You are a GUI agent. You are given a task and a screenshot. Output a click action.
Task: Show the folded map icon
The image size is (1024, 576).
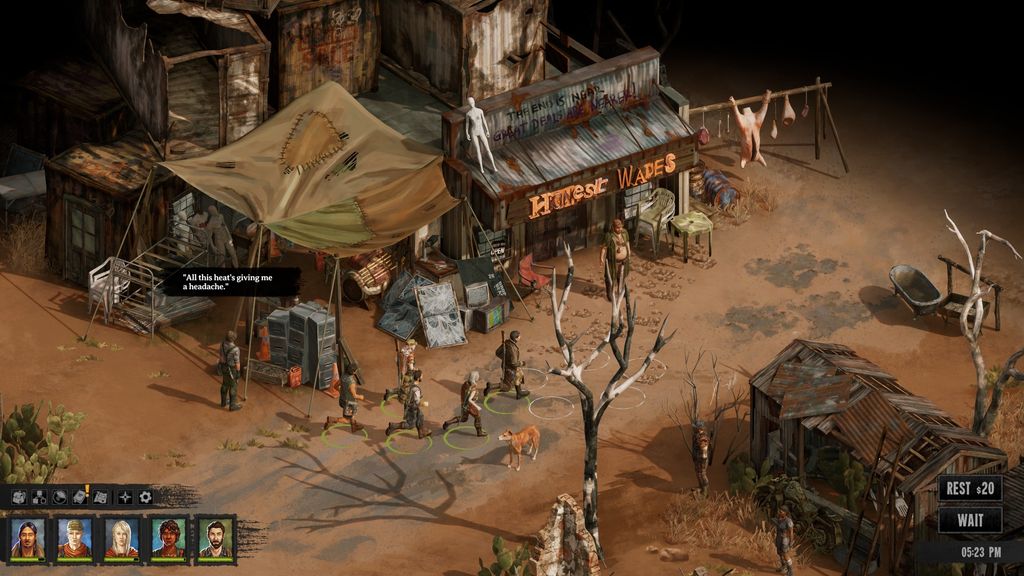pyautogui.click(x=101, y=496)
